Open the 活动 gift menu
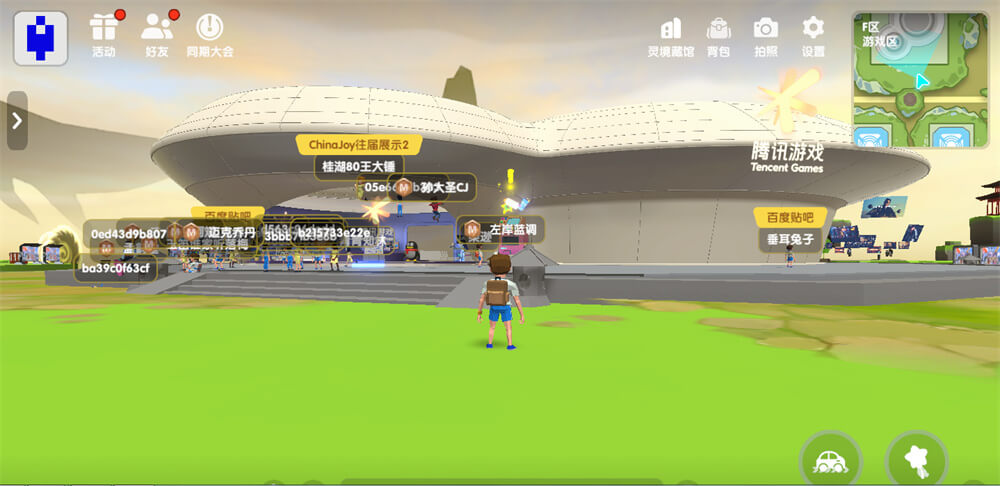The height and width of the screenshot is (486, 1000). click(x=104, y=34)
